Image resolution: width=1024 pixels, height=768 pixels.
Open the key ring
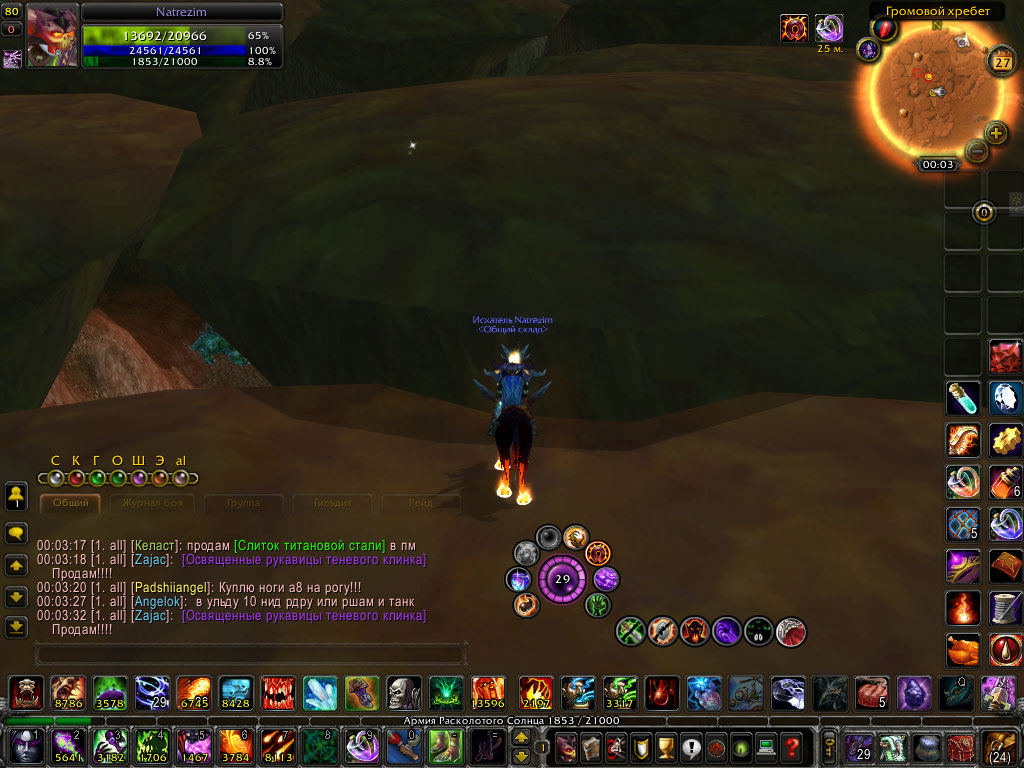tap(829, 746)
